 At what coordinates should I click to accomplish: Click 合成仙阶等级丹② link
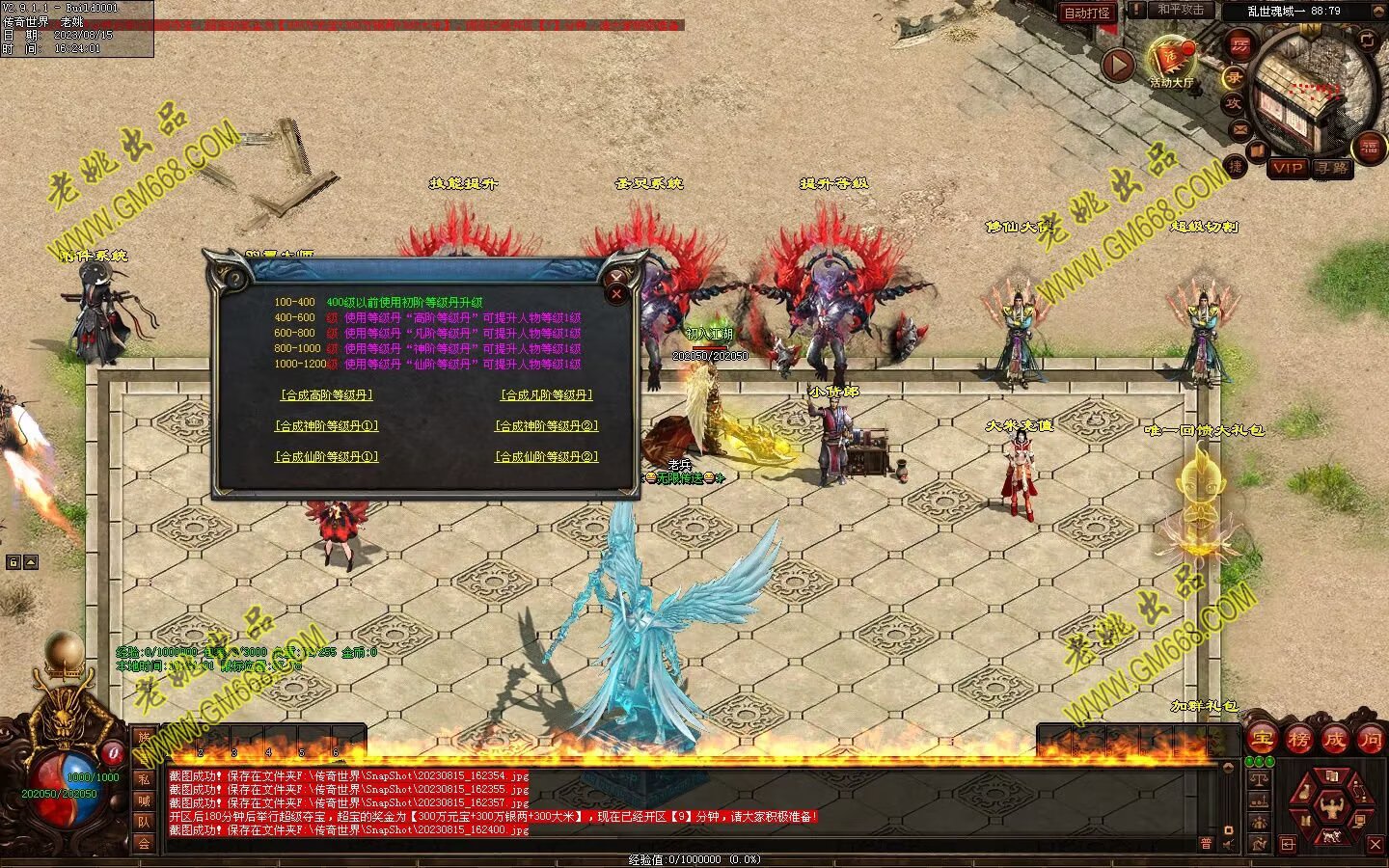click(546, 457)
